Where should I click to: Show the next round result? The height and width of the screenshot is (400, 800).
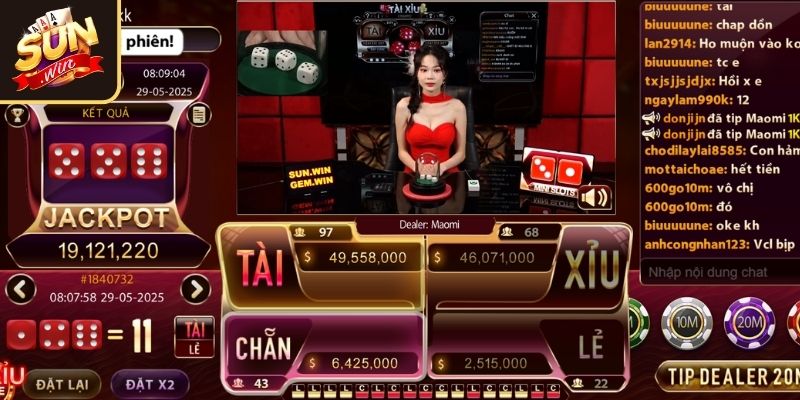pyautogui.click(x=195, y=290)
